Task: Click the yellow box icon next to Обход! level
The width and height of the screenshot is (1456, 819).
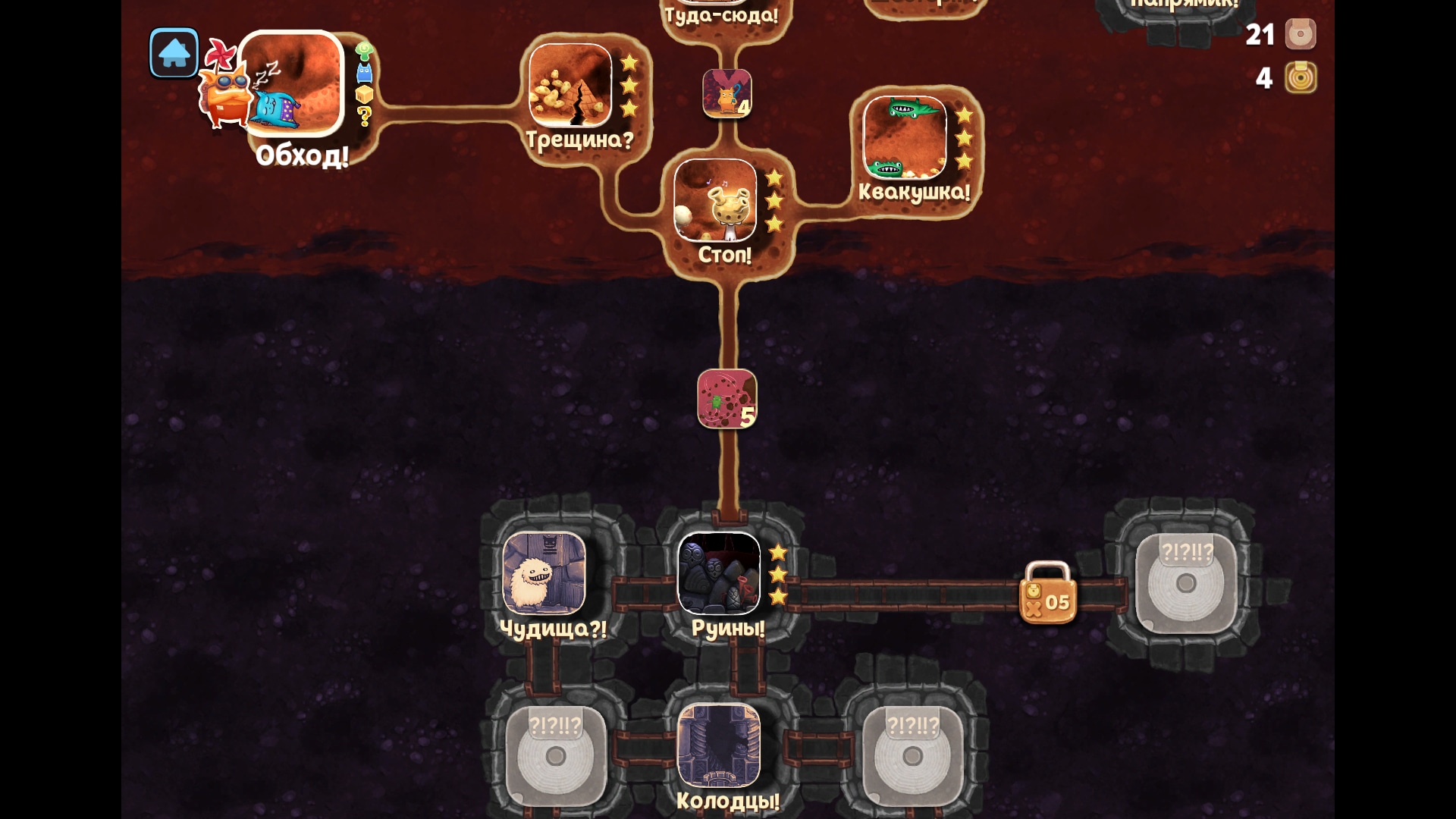Action: [x=364, y=96]
